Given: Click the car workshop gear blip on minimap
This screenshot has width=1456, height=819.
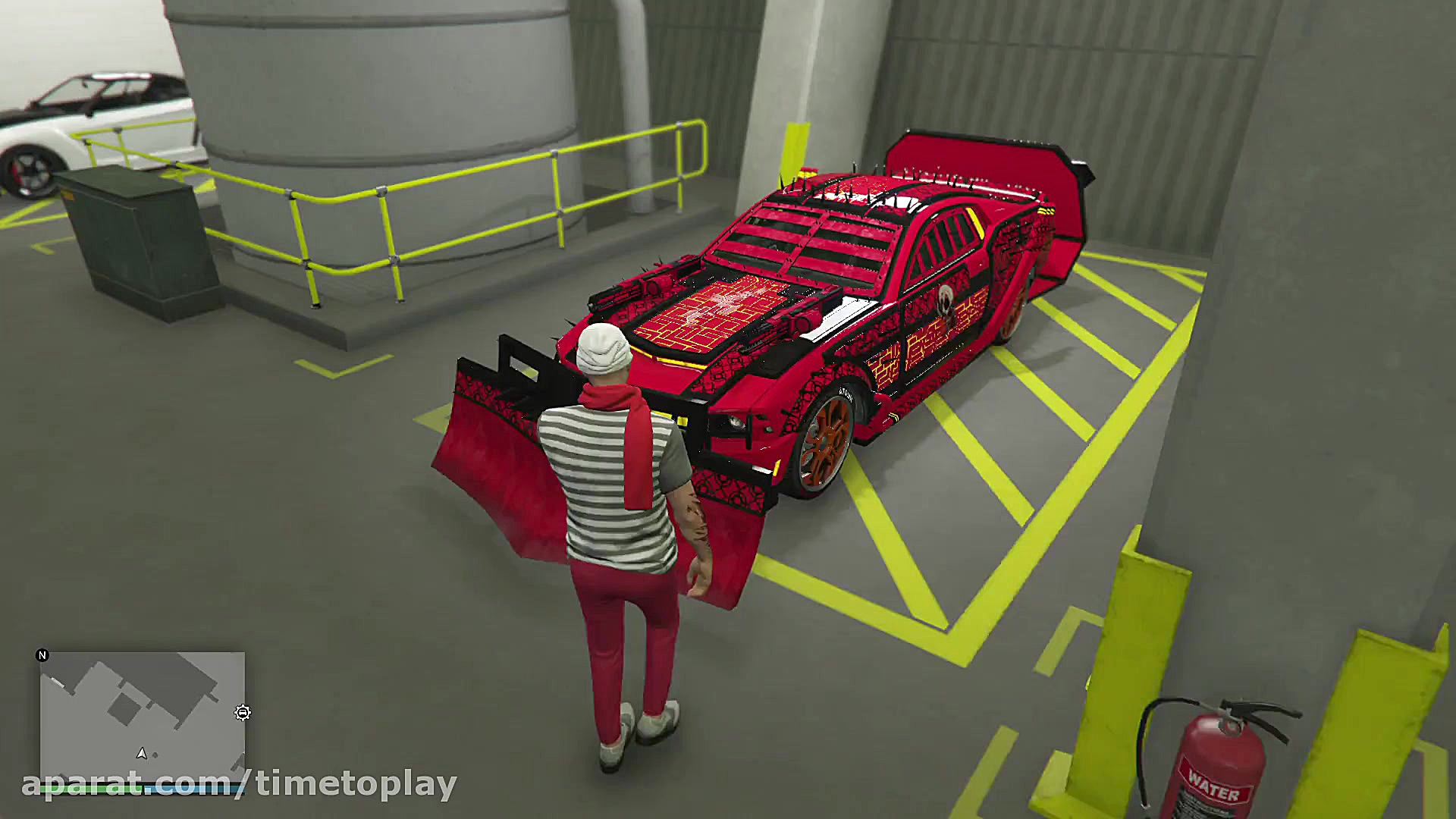Looking at the screenshot, I should (x=243, y=713).
